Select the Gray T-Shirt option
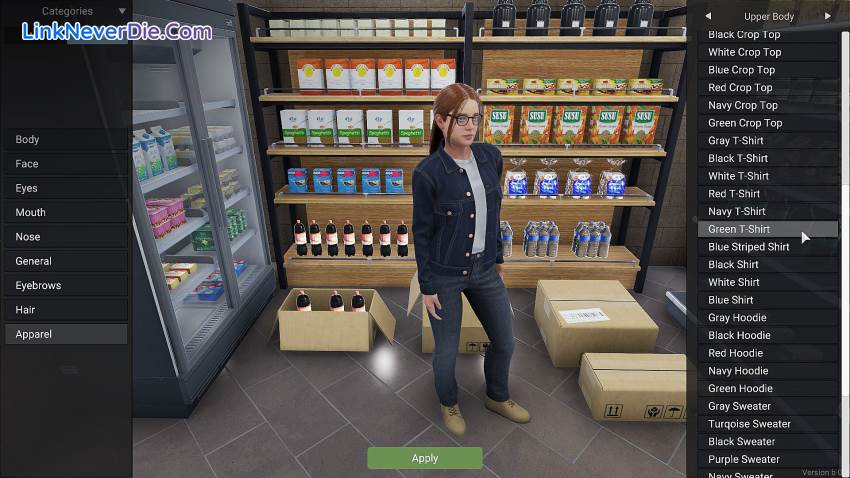Screen dimensions: 850x478 (x=767, y=141)
